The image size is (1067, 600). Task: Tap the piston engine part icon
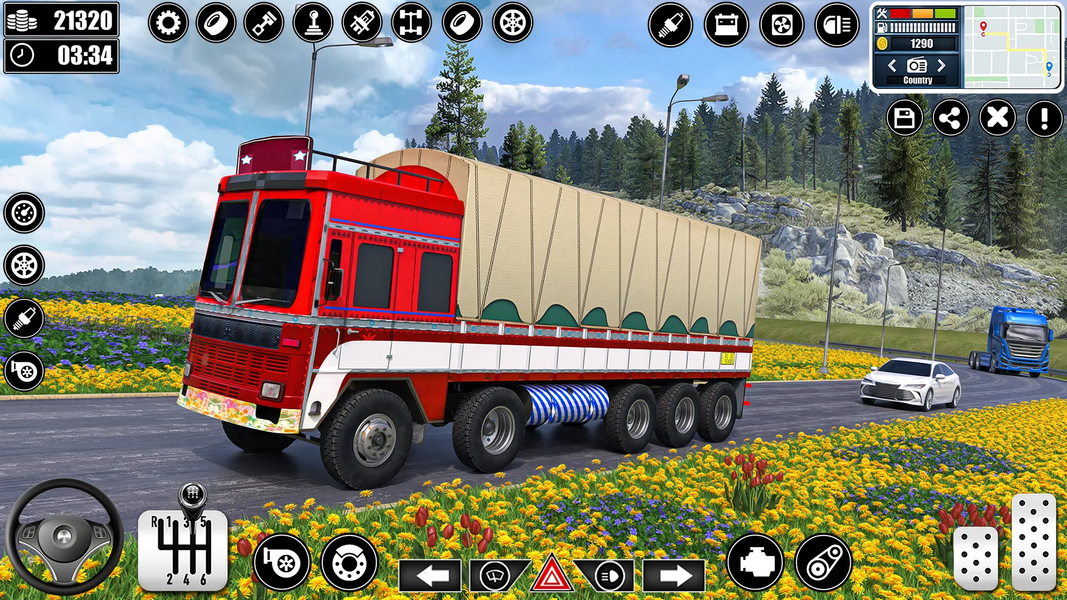click(x=265, y=22)
